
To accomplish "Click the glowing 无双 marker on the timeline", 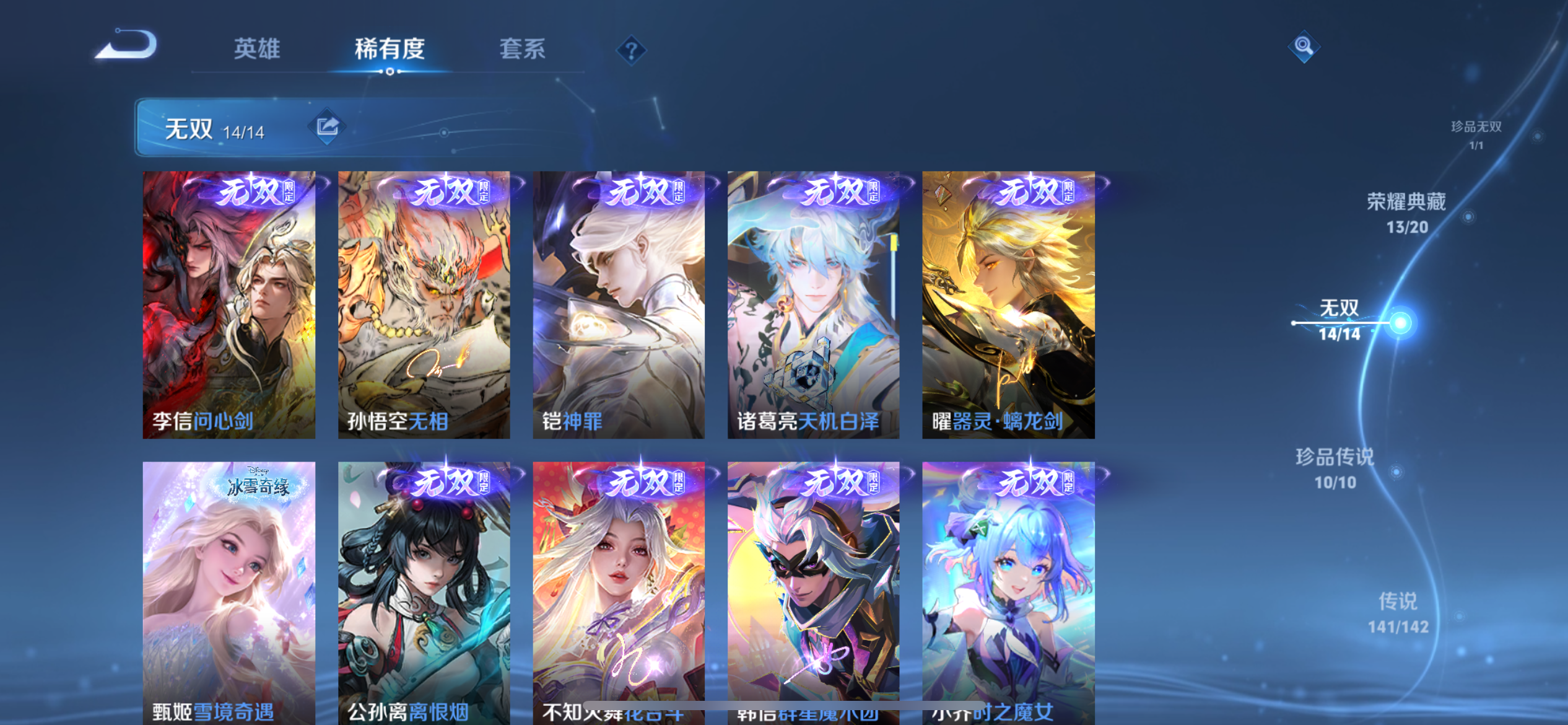I will pyautogui.click(x=1400, y=323).
